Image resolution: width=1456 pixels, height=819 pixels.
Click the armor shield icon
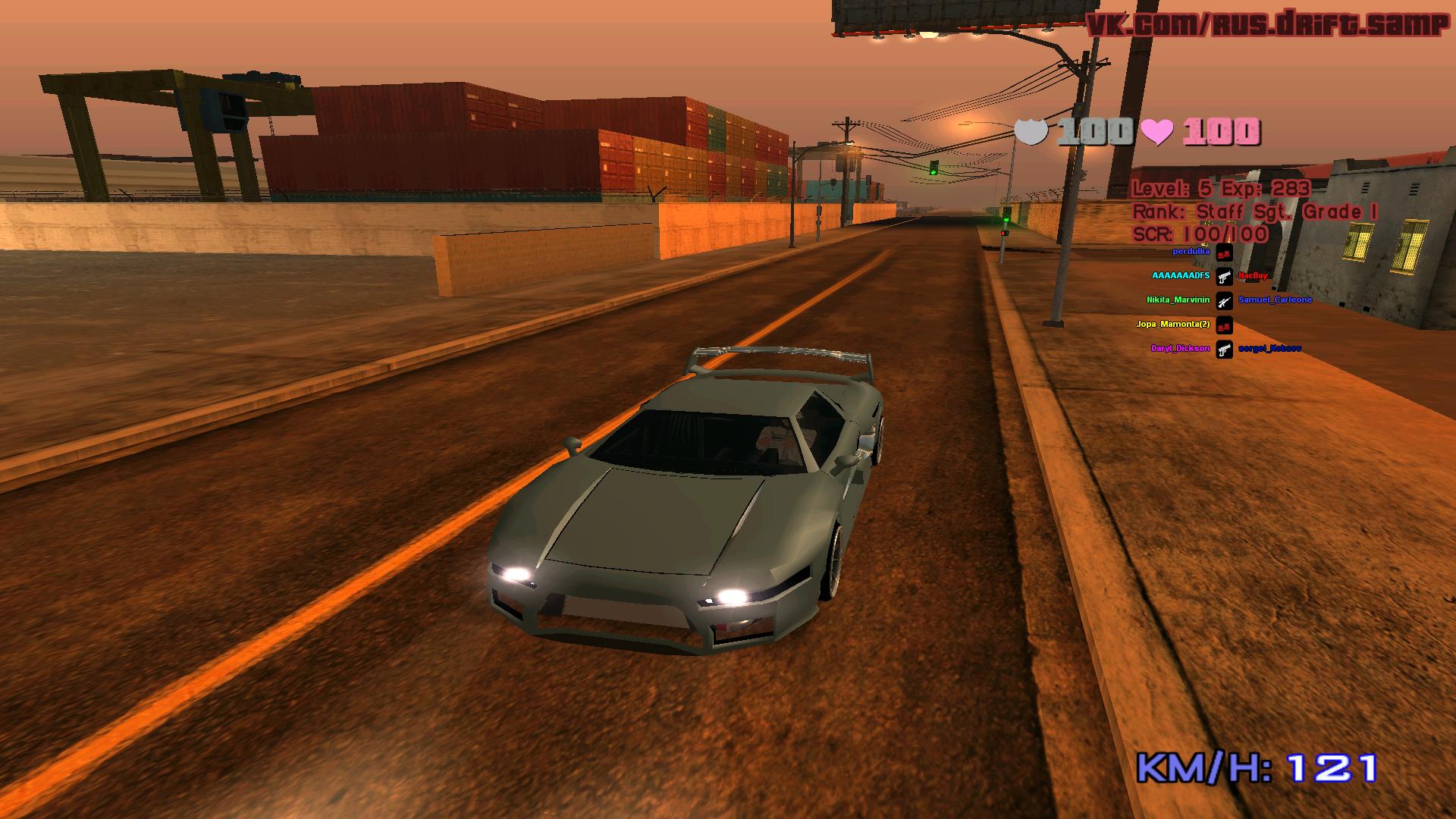coord(1031,131)
